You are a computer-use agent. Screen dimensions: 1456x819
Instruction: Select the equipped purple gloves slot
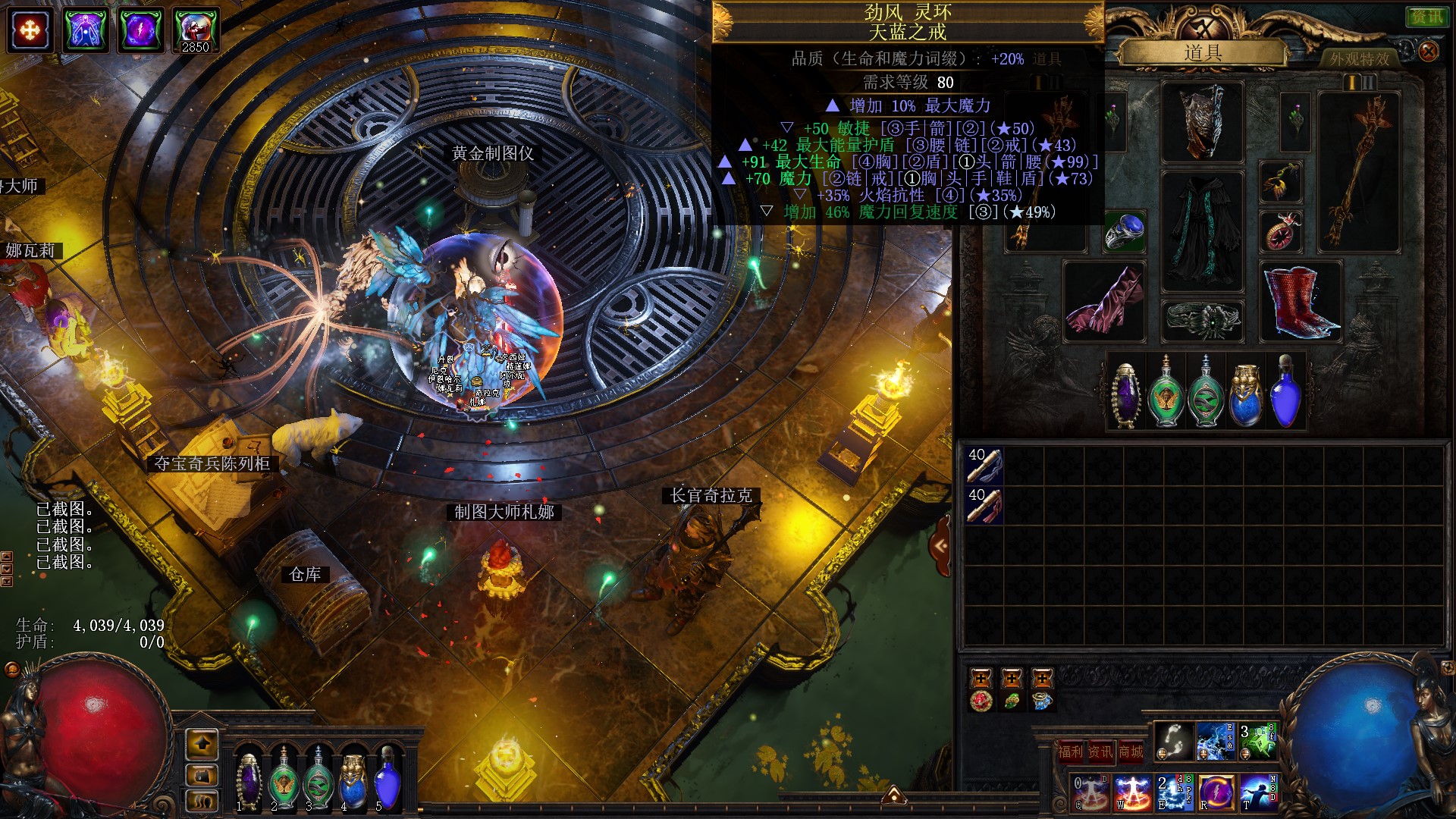(1106, 301)
